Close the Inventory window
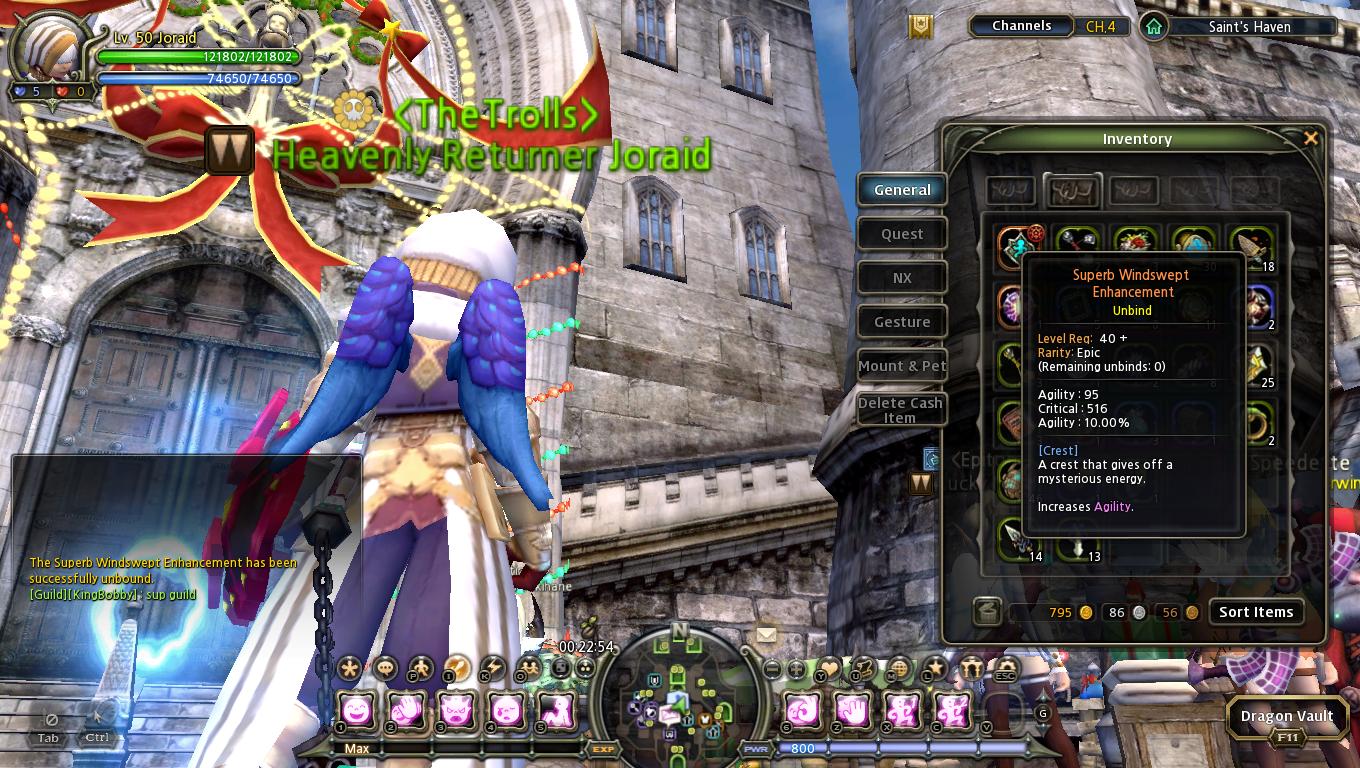1360x768 pixels. (x=1311, y=138)
